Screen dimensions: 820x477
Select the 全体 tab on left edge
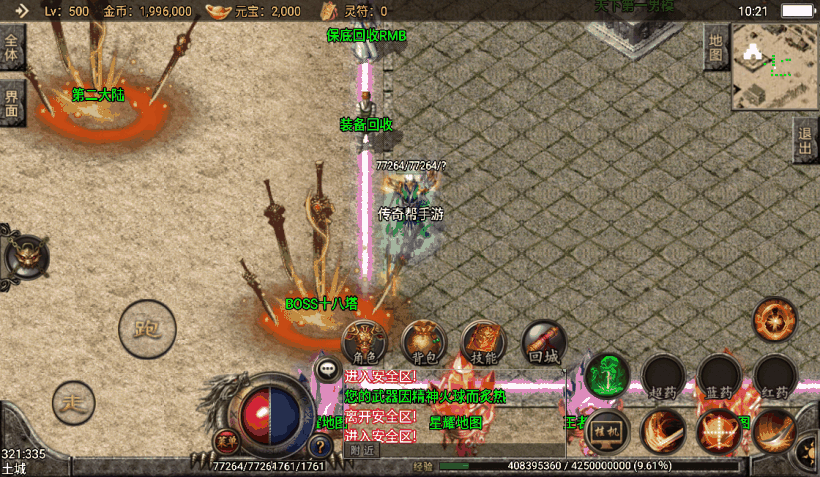point(11,48)
